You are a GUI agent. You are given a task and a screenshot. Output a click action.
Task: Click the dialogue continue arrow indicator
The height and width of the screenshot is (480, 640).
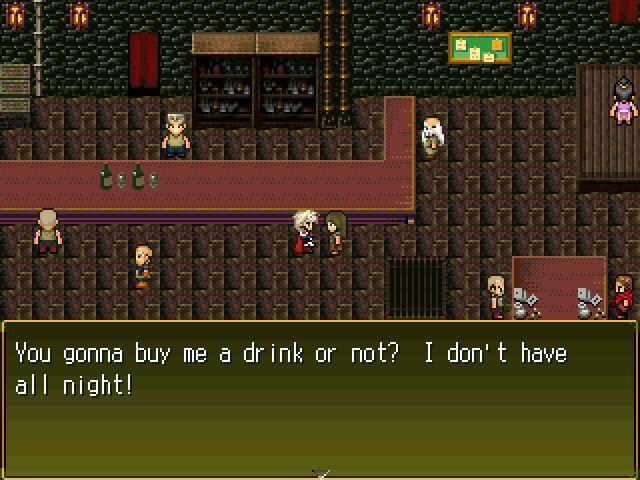(320, 472)
